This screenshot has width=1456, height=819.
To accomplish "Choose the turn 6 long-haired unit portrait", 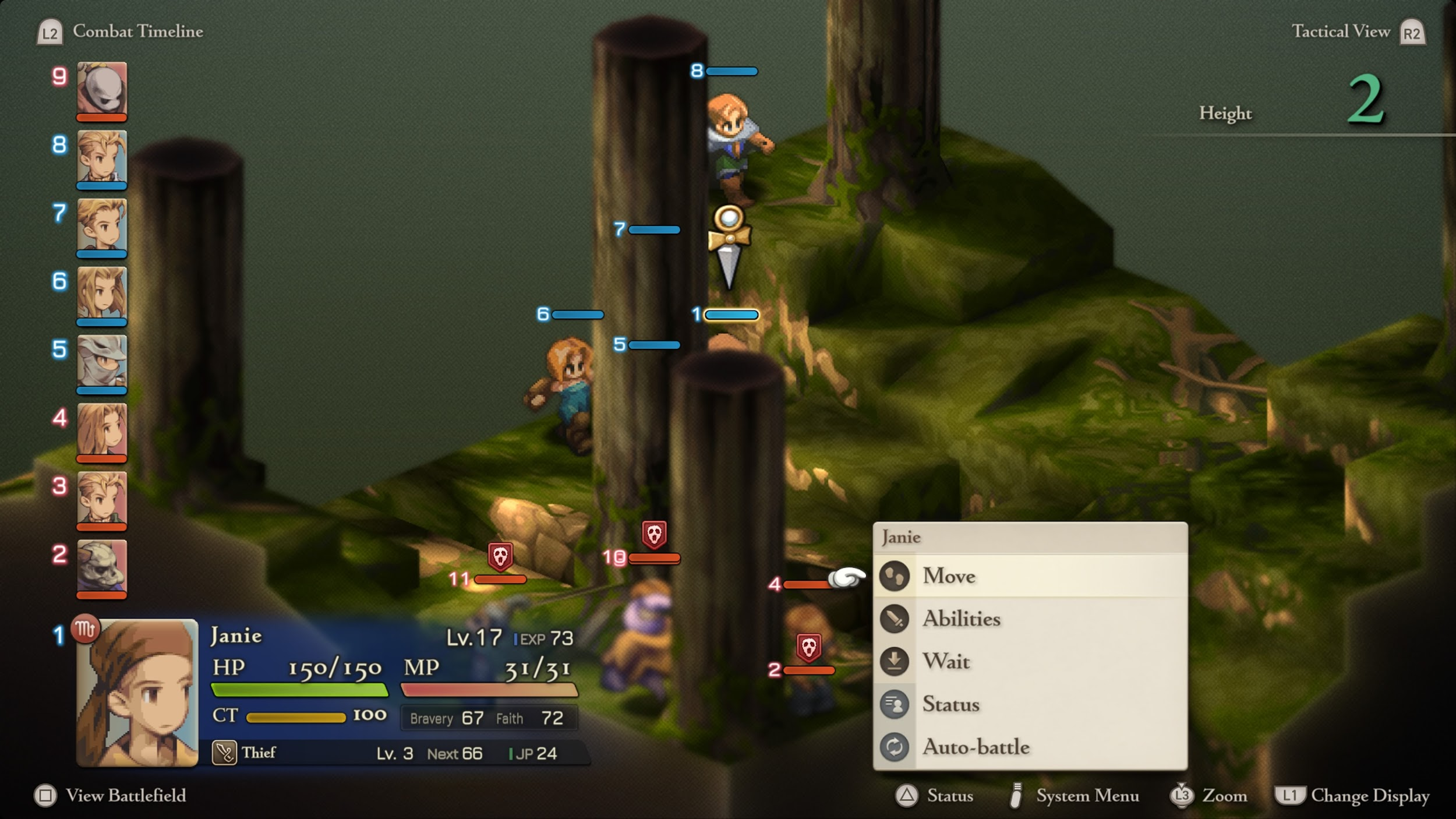I will (102, 293).
